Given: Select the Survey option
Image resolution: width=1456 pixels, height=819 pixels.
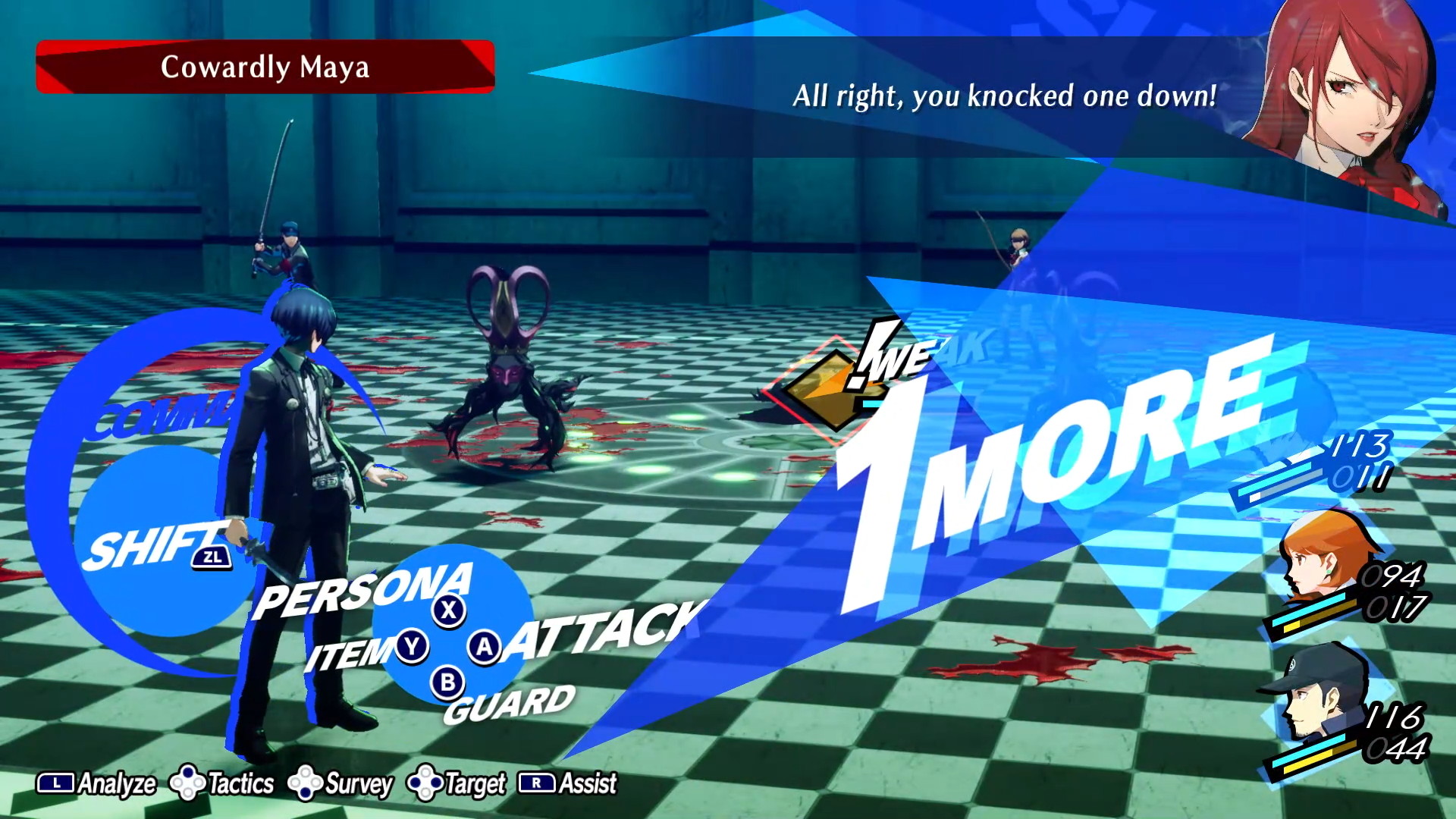Looking at the screenshot, I should [x=341, y=783].
